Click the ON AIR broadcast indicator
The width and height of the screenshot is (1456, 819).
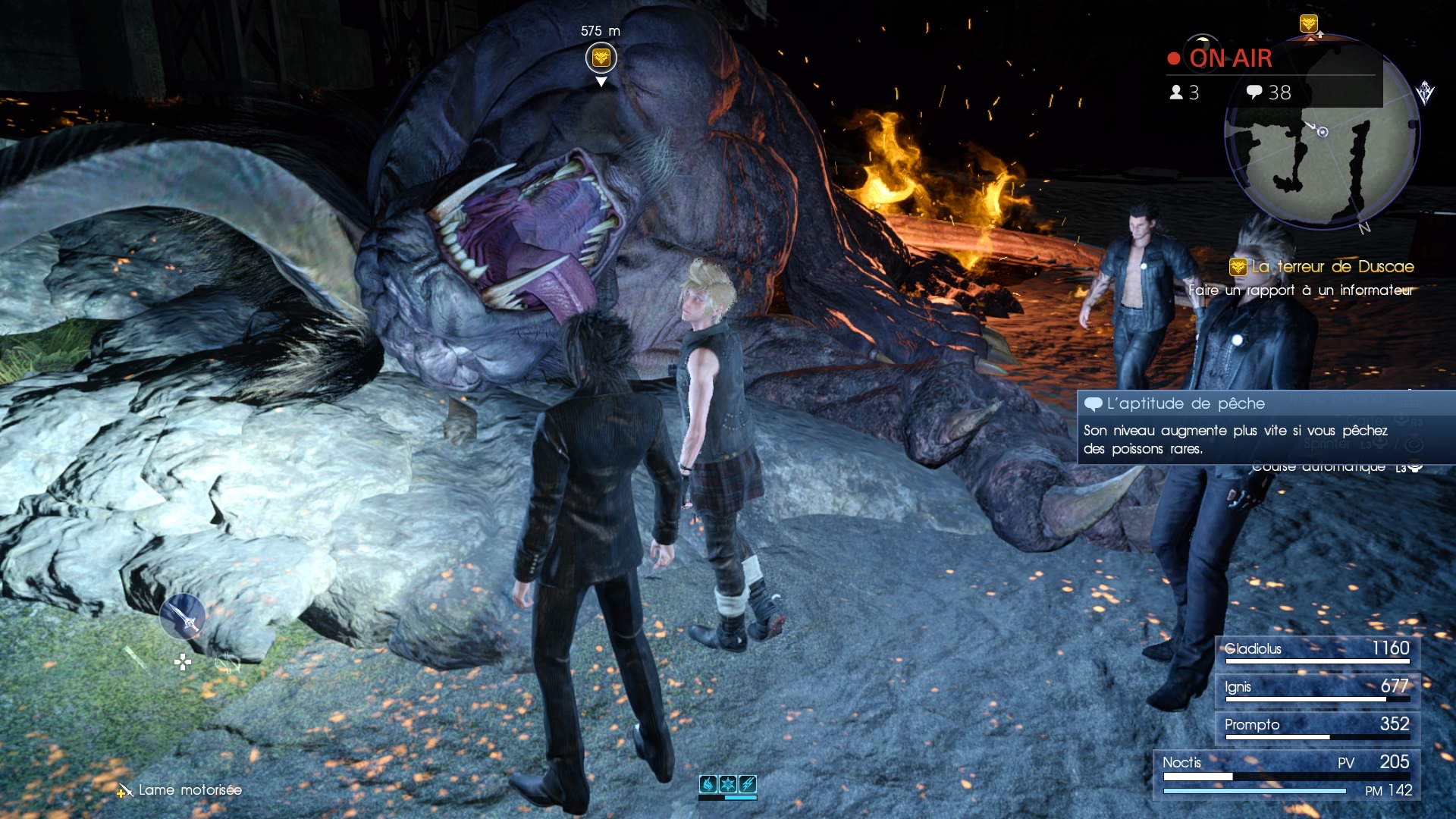point(1220,58)
